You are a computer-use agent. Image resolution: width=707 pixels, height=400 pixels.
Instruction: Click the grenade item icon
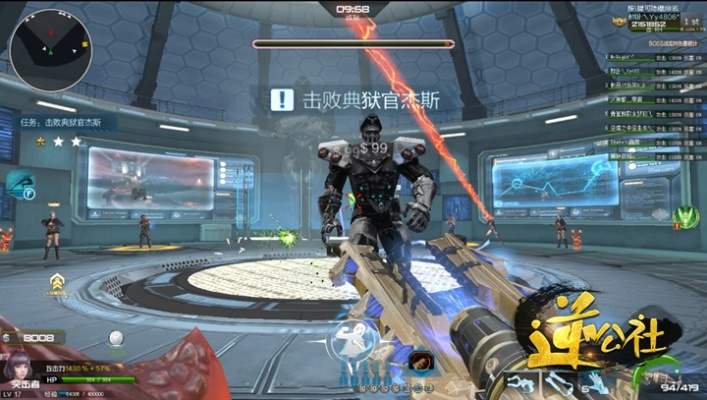(117, 338)
